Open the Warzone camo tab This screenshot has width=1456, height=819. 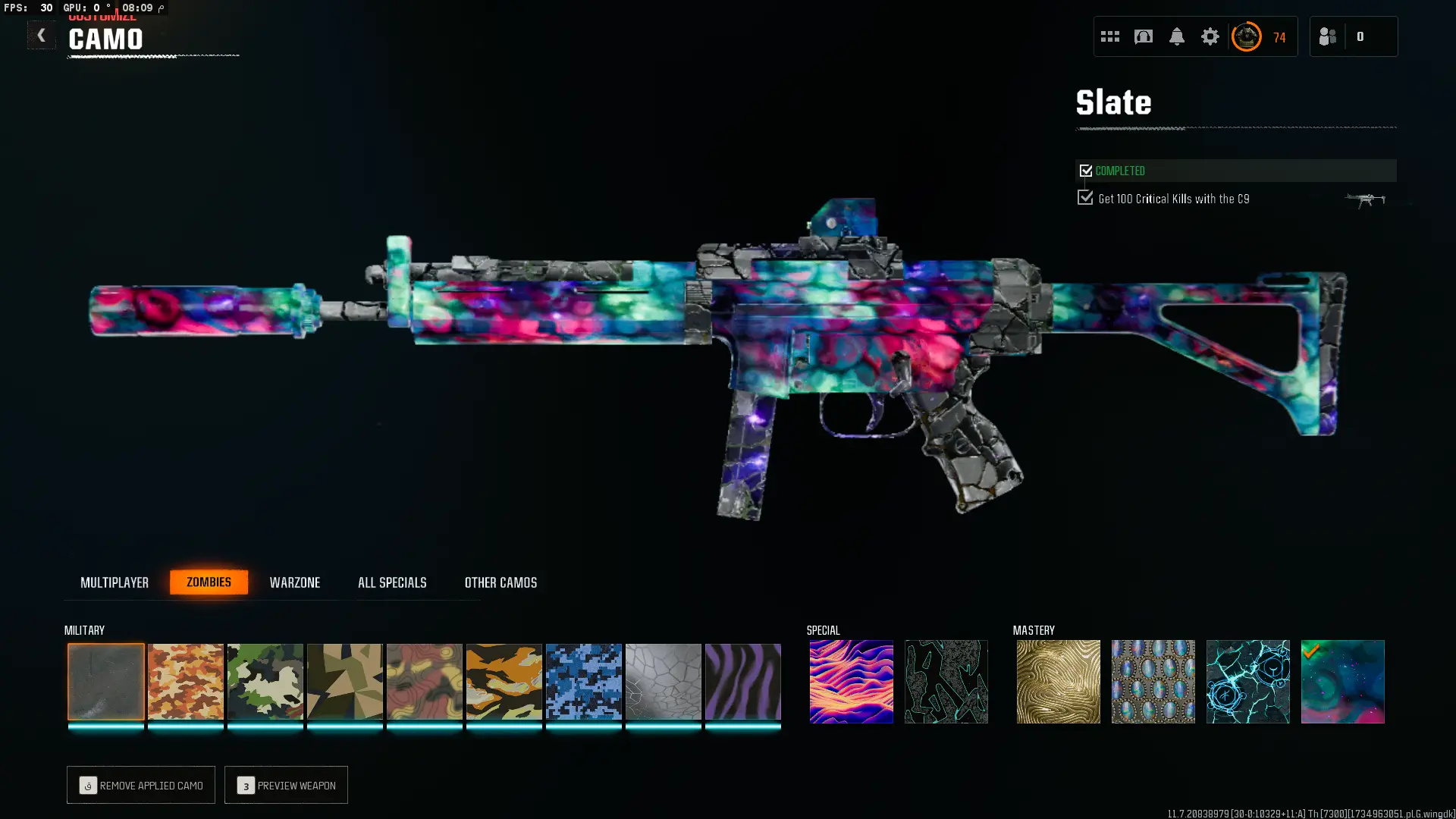295,582
